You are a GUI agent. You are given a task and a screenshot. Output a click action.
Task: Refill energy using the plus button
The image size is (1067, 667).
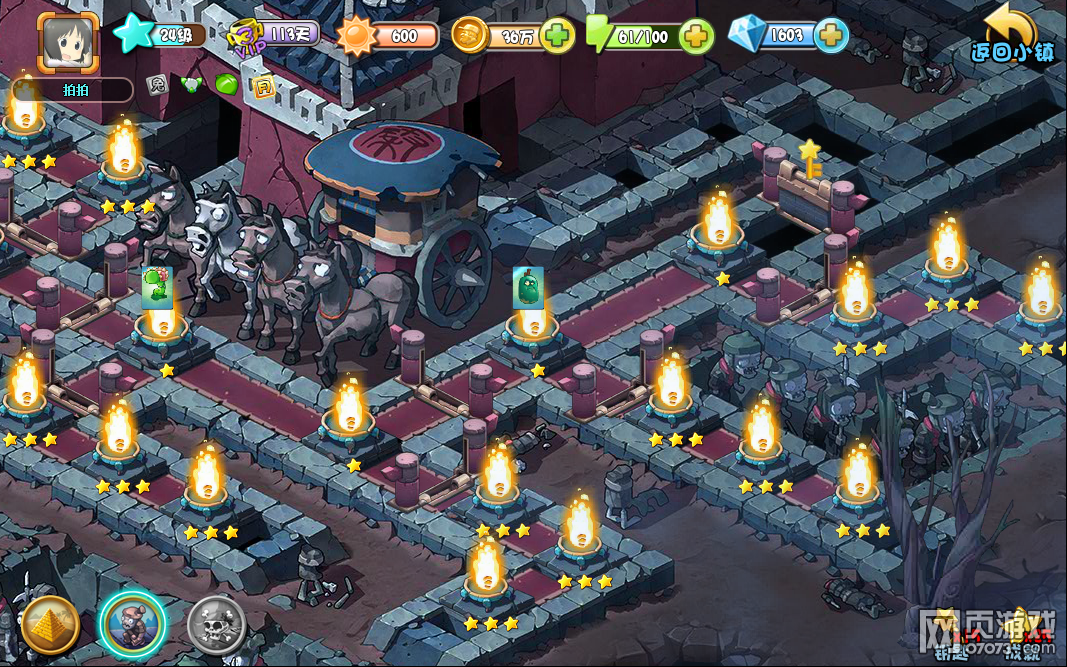point(696,36)
